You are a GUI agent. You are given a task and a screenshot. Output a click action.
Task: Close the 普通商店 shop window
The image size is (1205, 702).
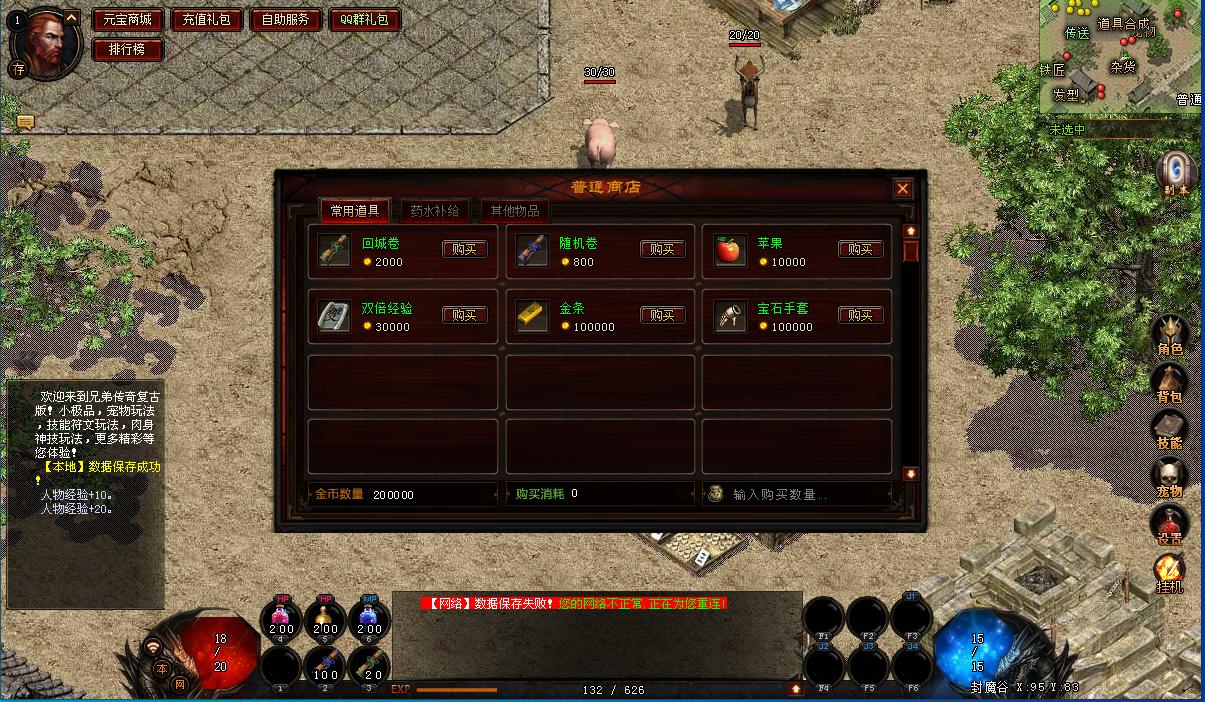[903, 188]
